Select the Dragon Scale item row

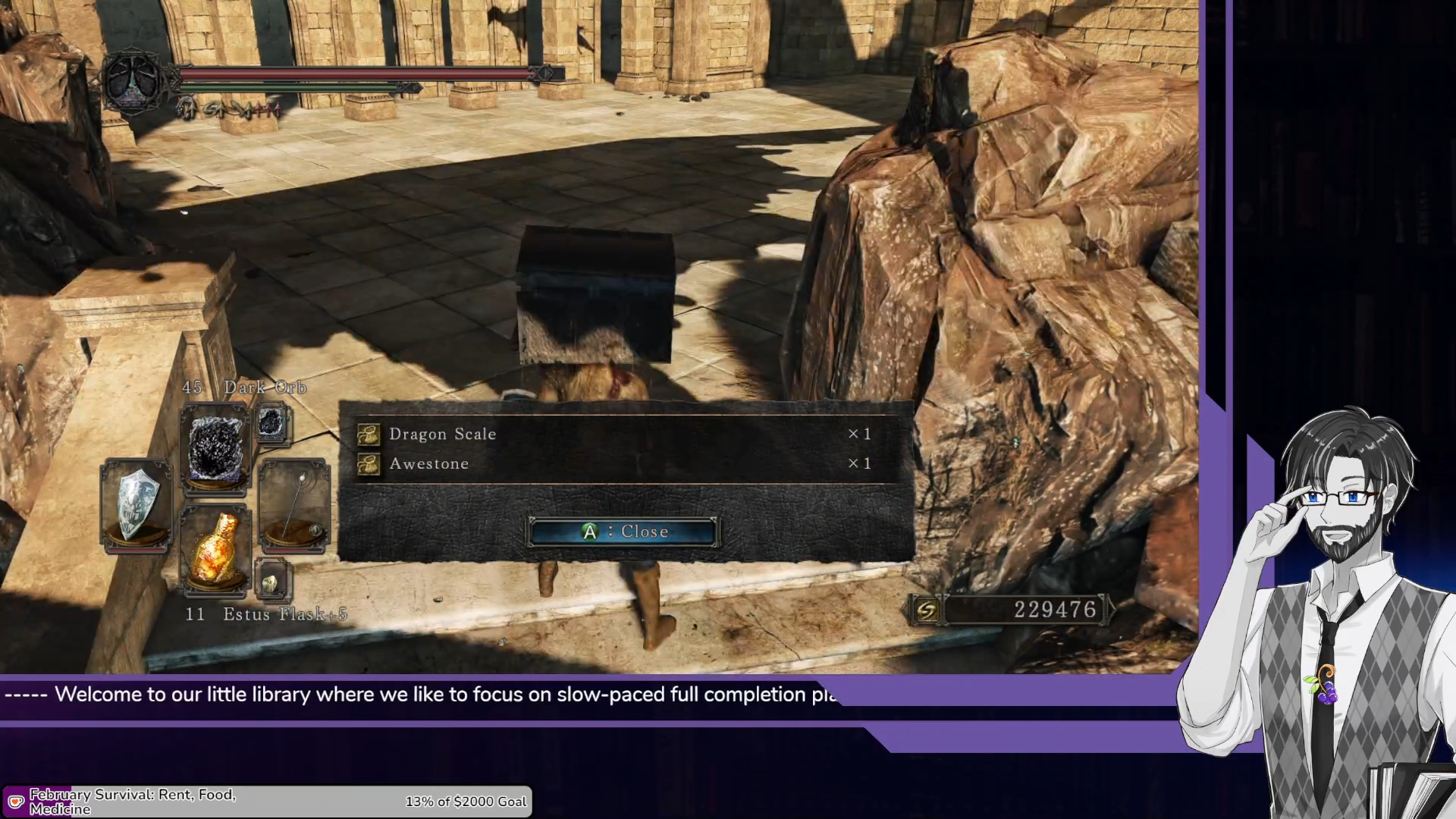(625, 434)
